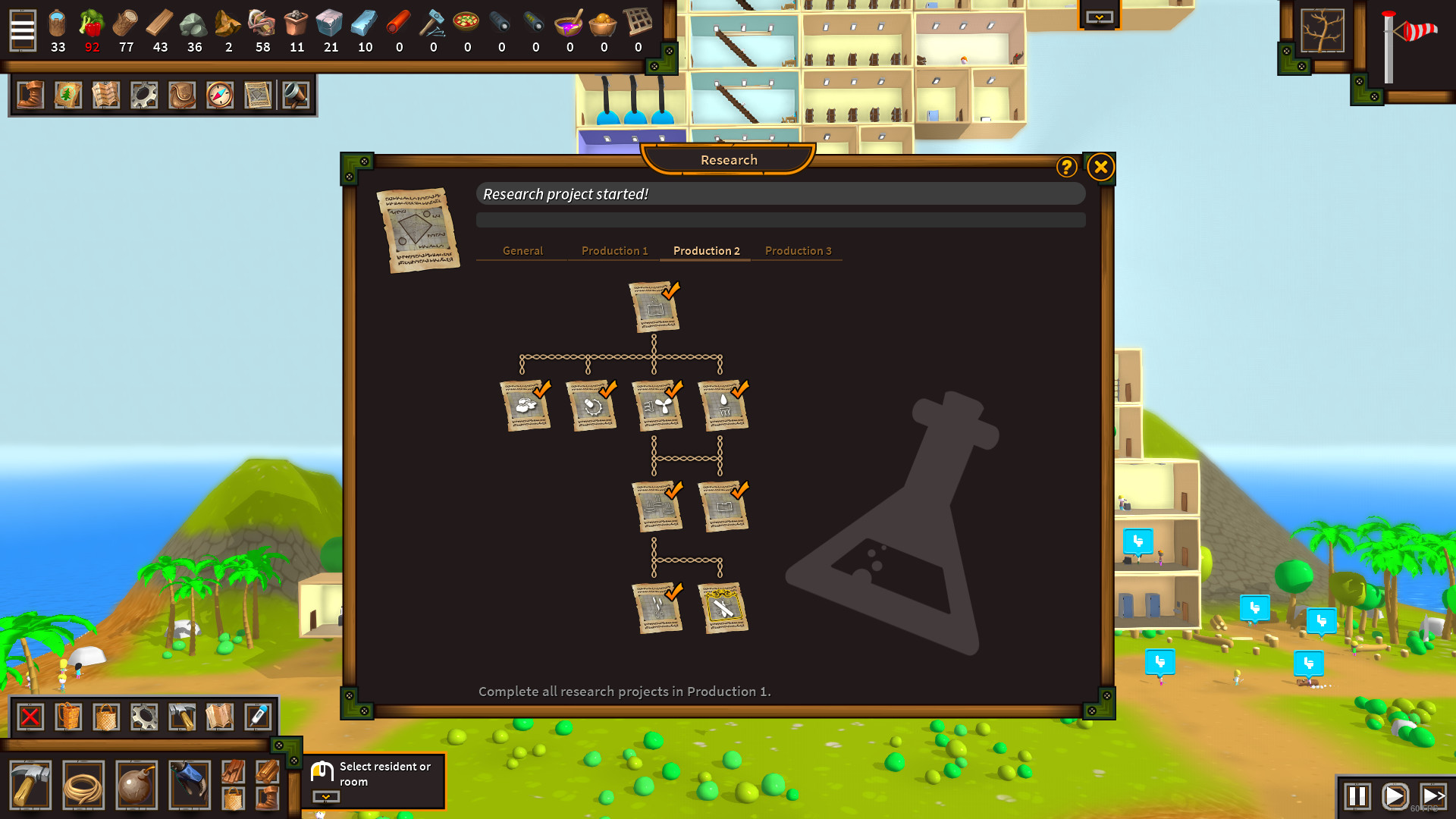Fast-forward the game speed
The image size is (1456, 819).
[1432, 796]
